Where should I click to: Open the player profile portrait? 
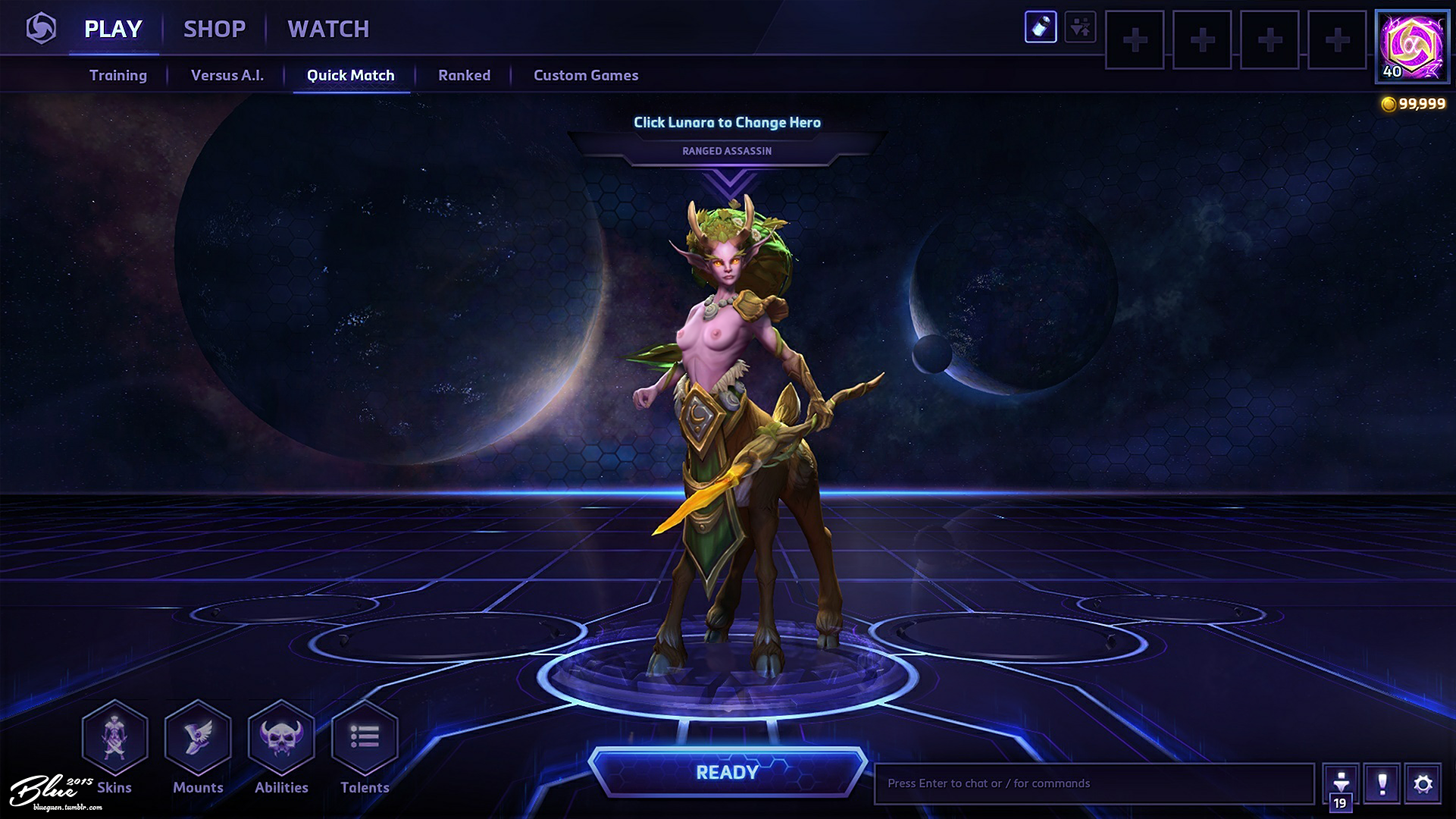pyautogui.click(x=1412, y=46)
